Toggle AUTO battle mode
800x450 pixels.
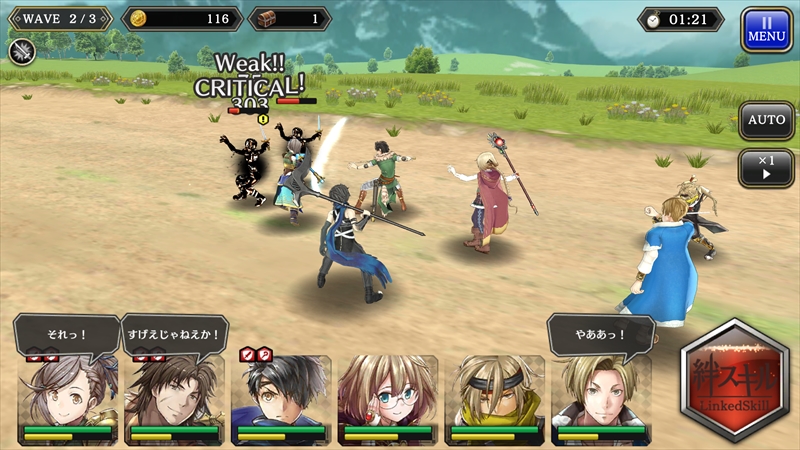tap(766, 120)
